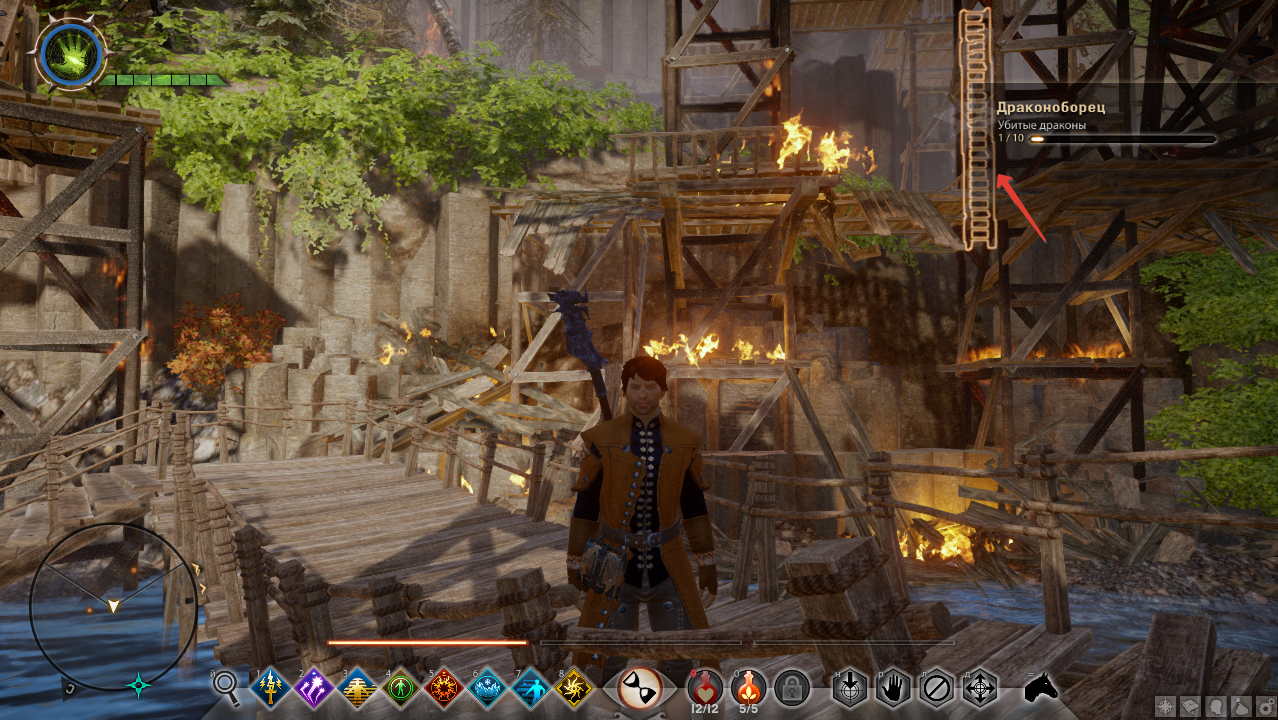Activate the lightning staff ability in slot 1

271,687
